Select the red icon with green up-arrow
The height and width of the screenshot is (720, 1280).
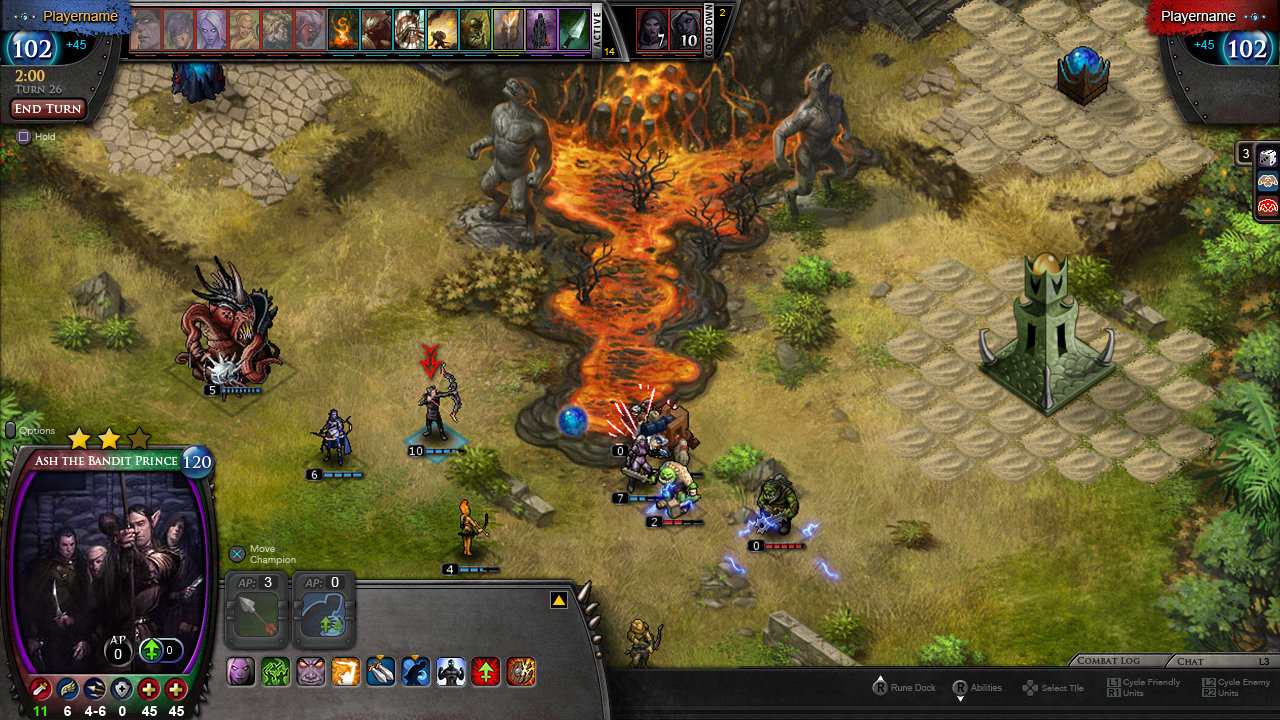coord(486,671)
